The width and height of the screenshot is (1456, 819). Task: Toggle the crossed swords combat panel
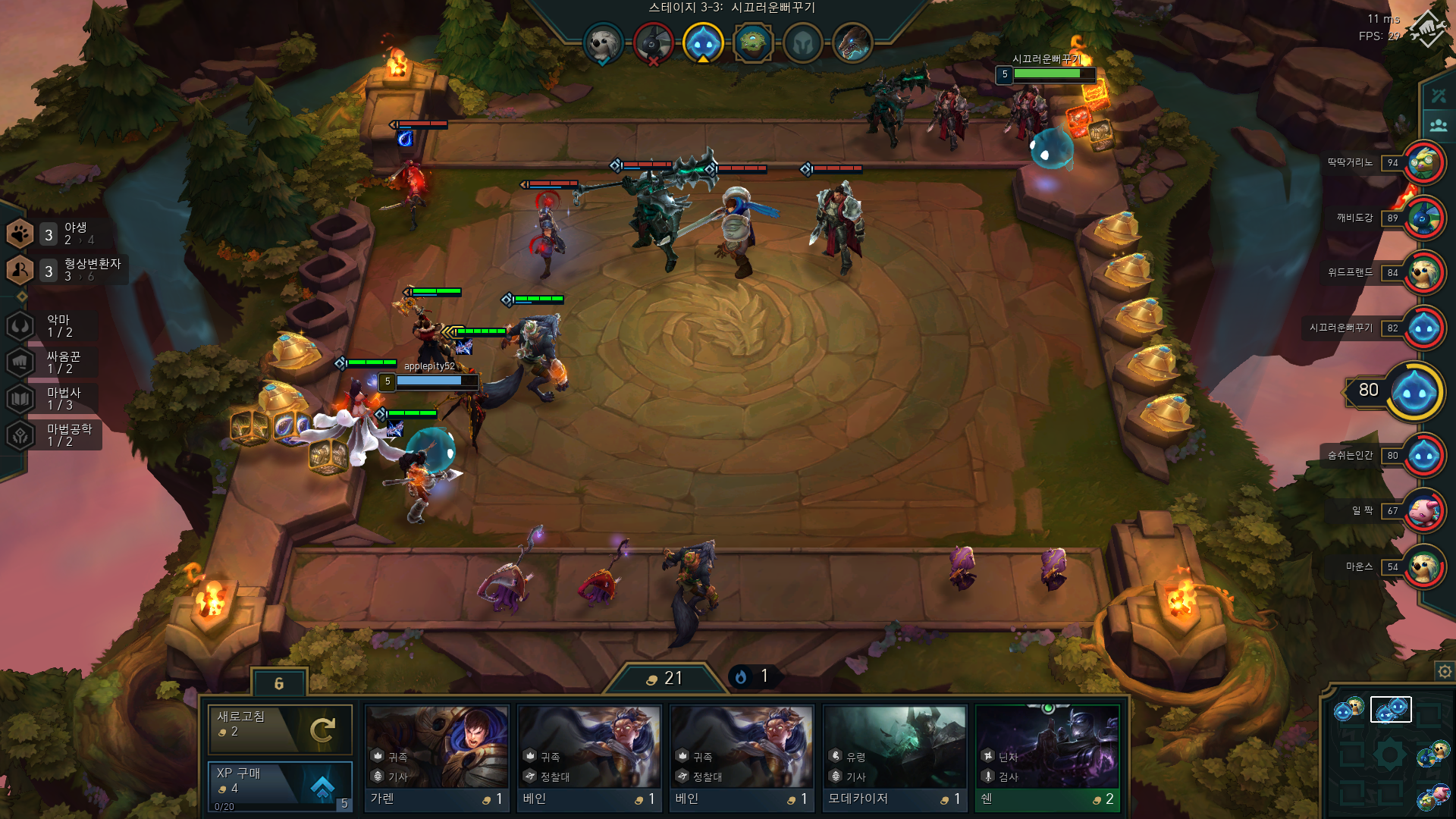[1439, 96]
